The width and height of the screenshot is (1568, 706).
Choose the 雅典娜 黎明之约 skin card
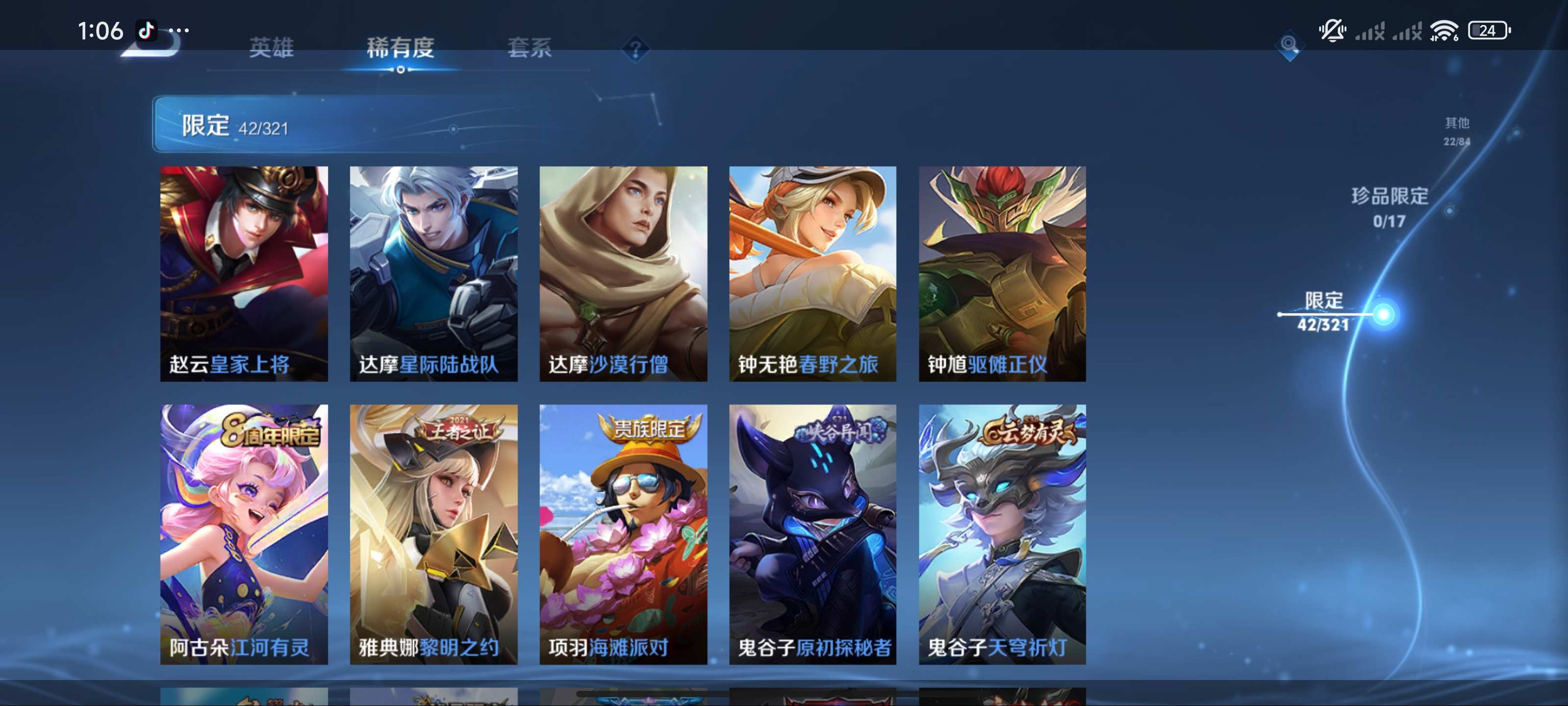(x=433, y=533)
